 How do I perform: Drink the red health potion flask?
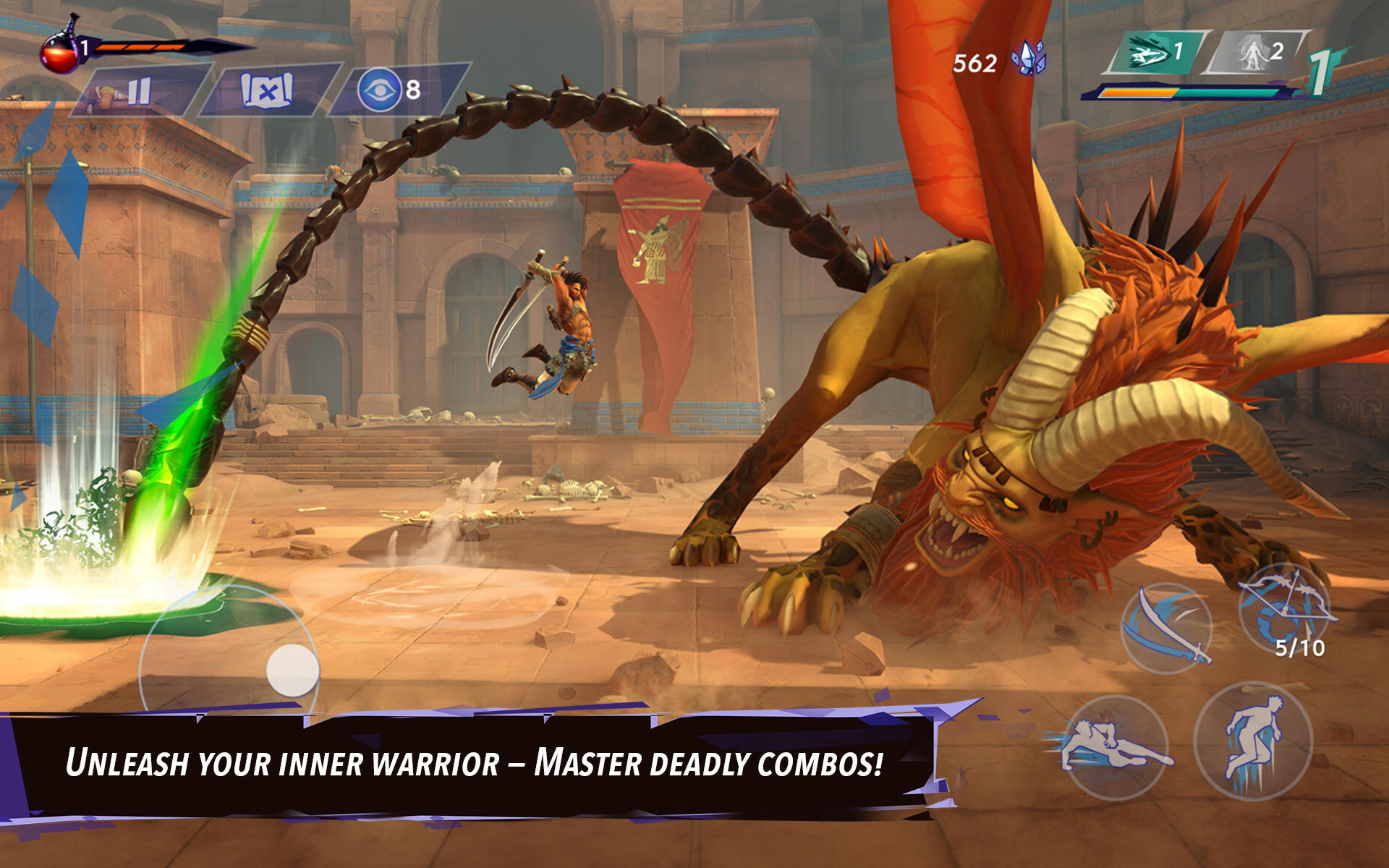point(59,54)
